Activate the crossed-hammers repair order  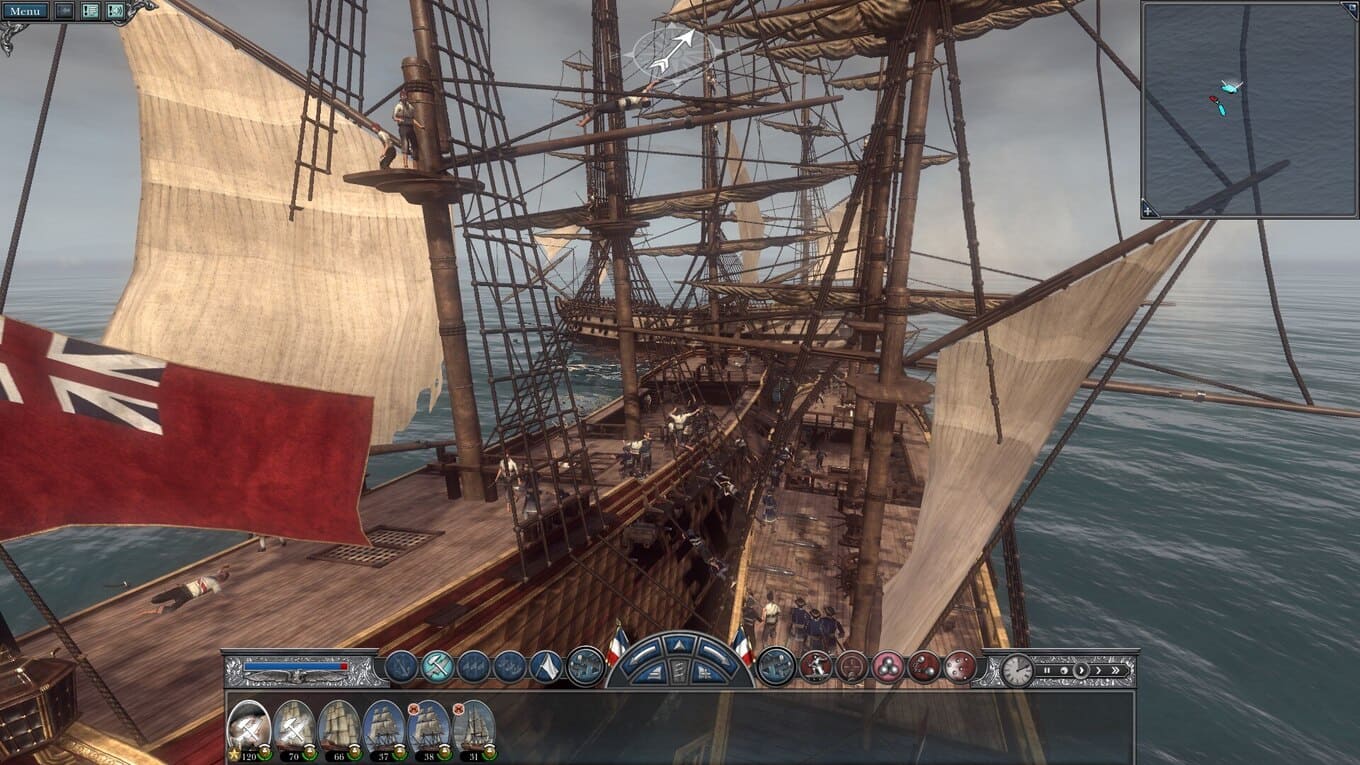tap(437, 667)
